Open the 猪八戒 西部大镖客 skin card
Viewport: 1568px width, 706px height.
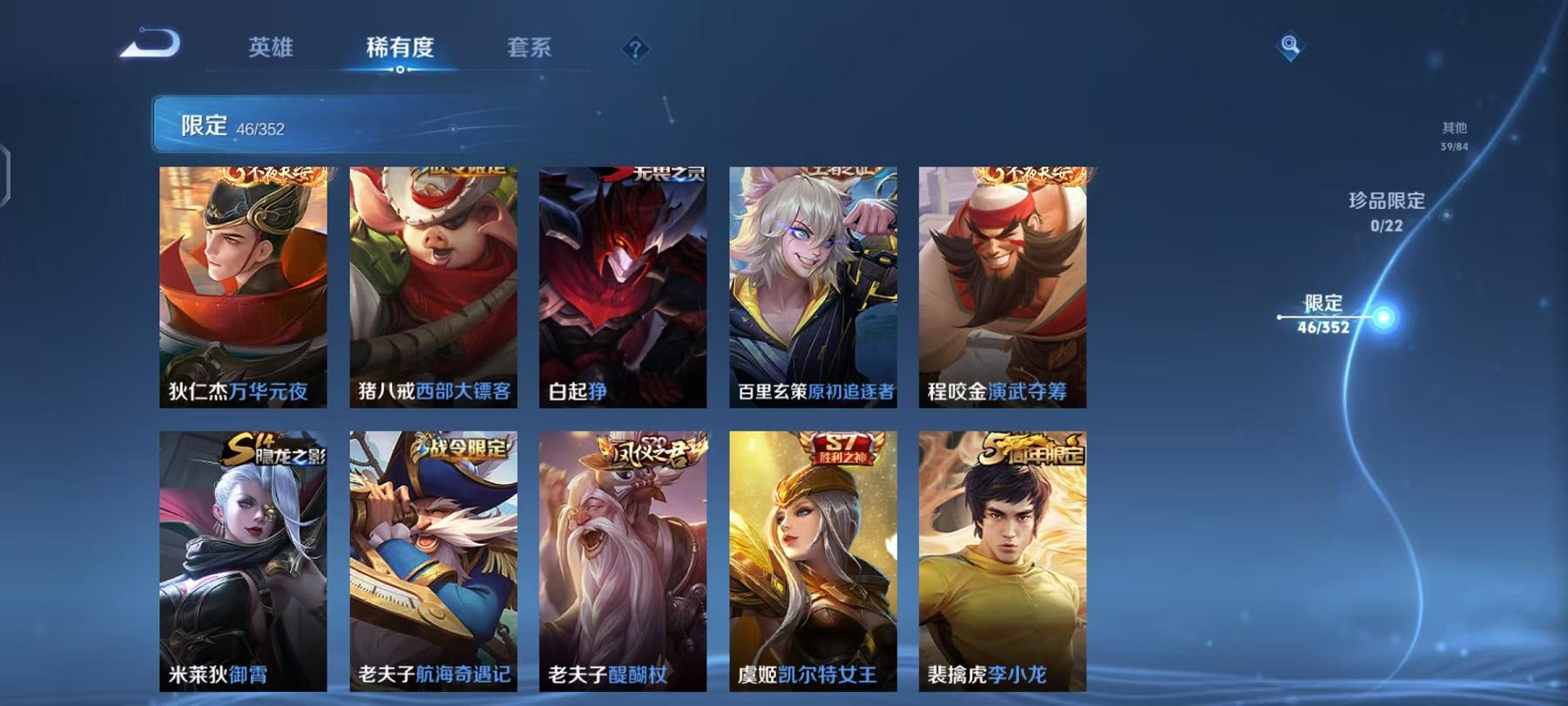click(x=431, y=288)
